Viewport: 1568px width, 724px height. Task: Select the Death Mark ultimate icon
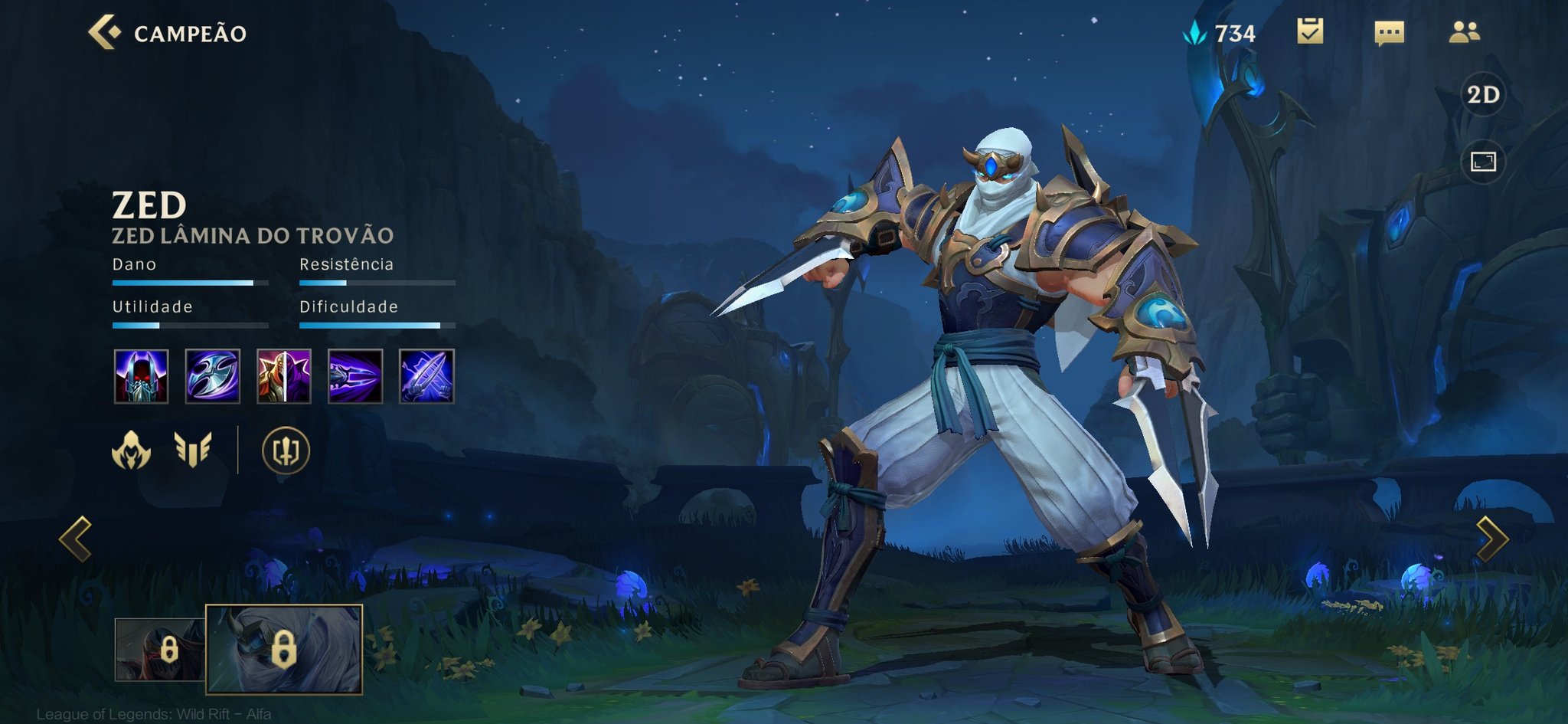pyautogui.click(x=426, y=376)
